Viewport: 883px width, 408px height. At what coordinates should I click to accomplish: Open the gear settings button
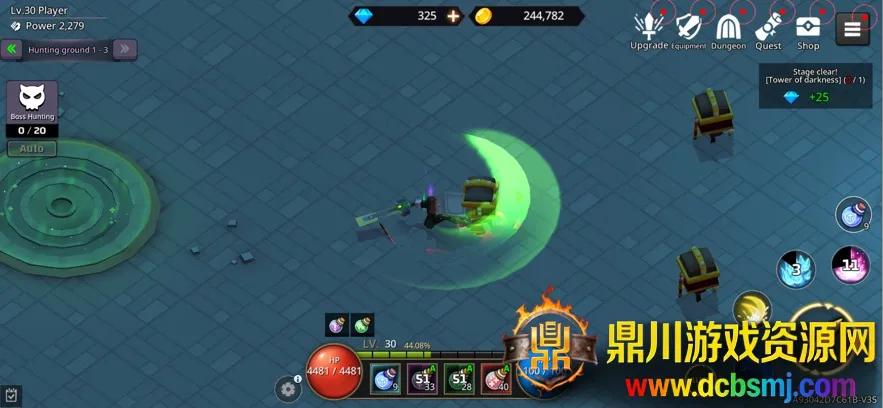click(289, 389)
